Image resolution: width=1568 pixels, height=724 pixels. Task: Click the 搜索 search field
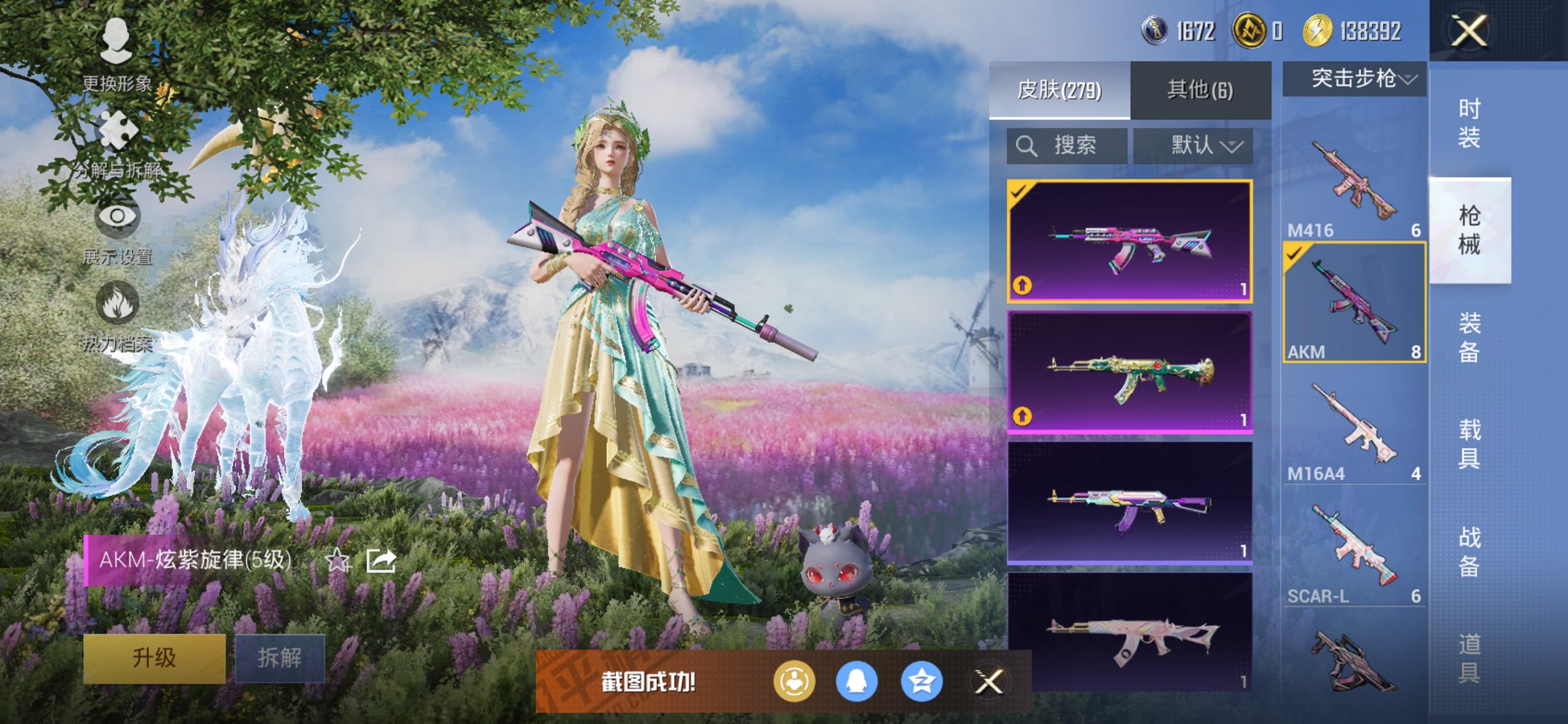click(1067, 146)
